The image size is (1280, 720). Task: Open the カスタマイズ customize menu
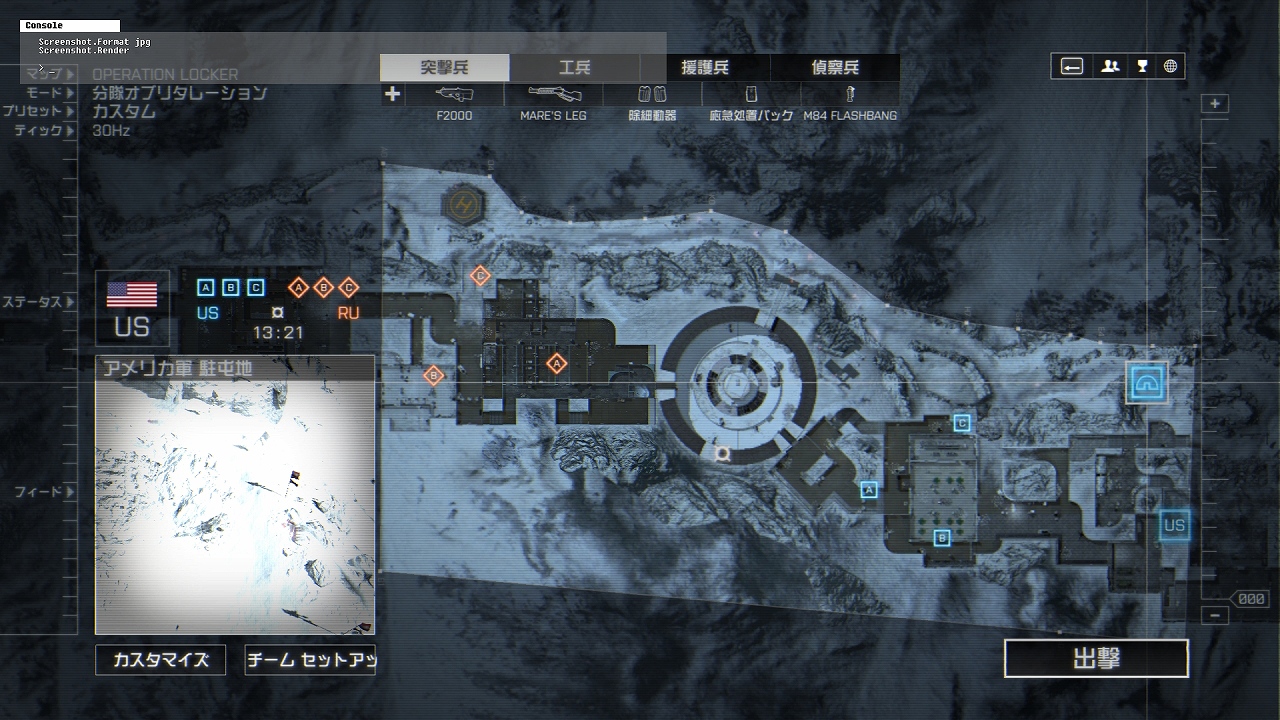tap(160, 660)
